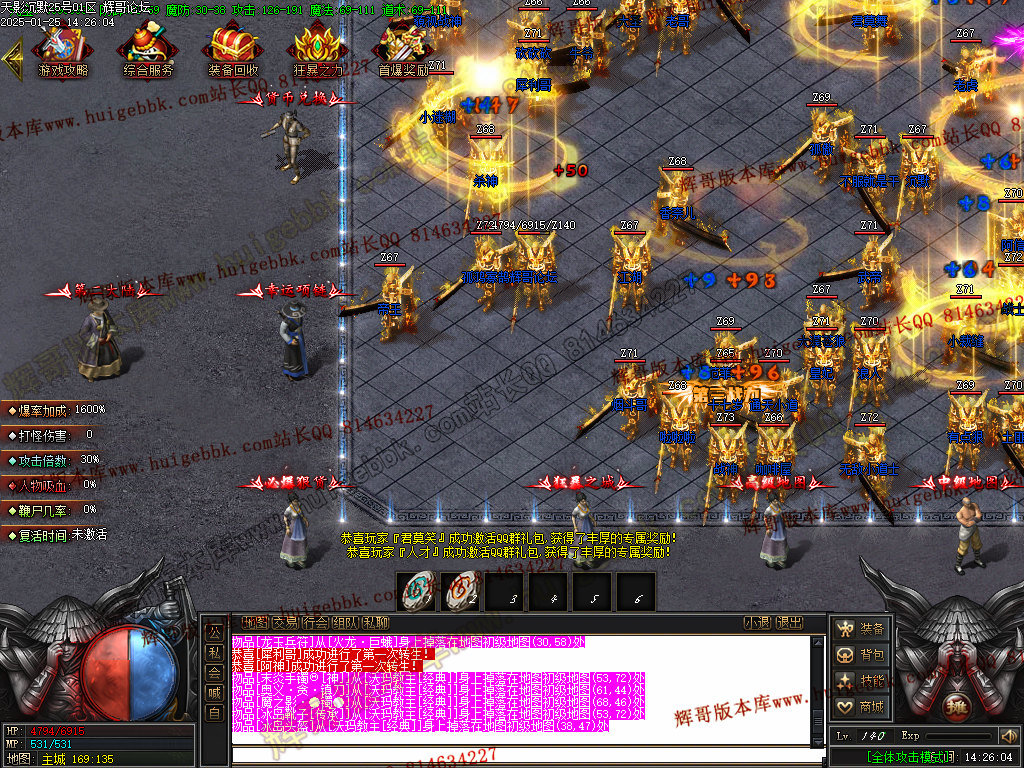Open the 游戏攻略 game guide icon
Image resolution: width=1024 pixels, height=768 pixels.
62,48
